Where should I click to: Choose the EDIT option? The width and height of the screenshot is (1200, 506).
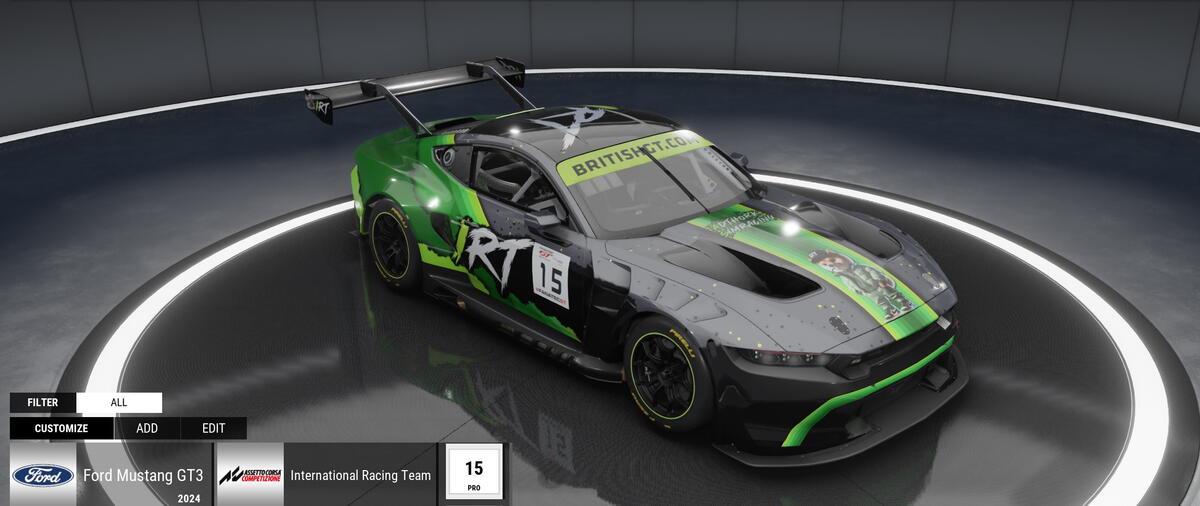click(x=213, y=428)
